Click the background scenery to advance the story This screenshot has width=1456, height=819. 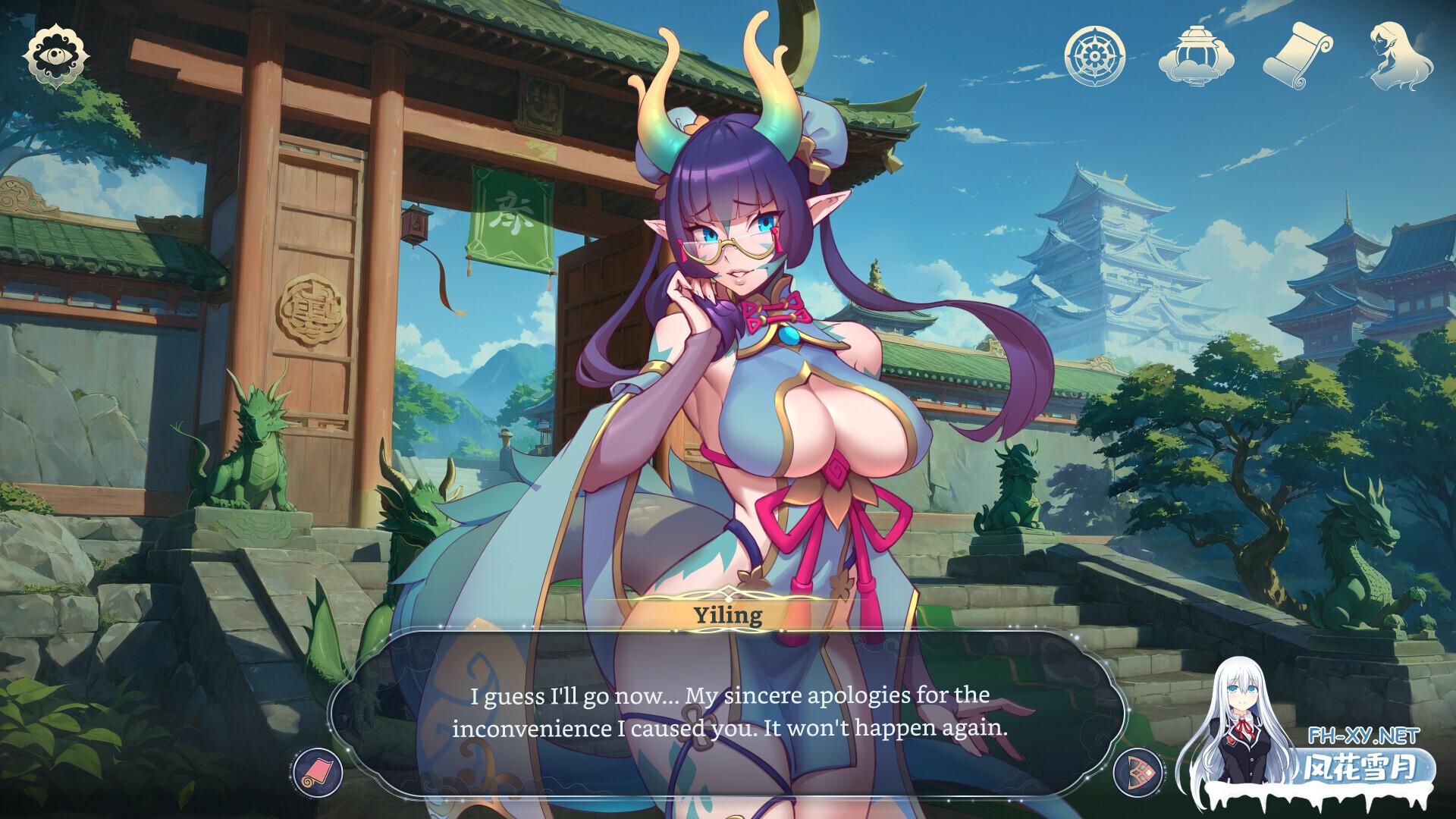point(1100,227)
